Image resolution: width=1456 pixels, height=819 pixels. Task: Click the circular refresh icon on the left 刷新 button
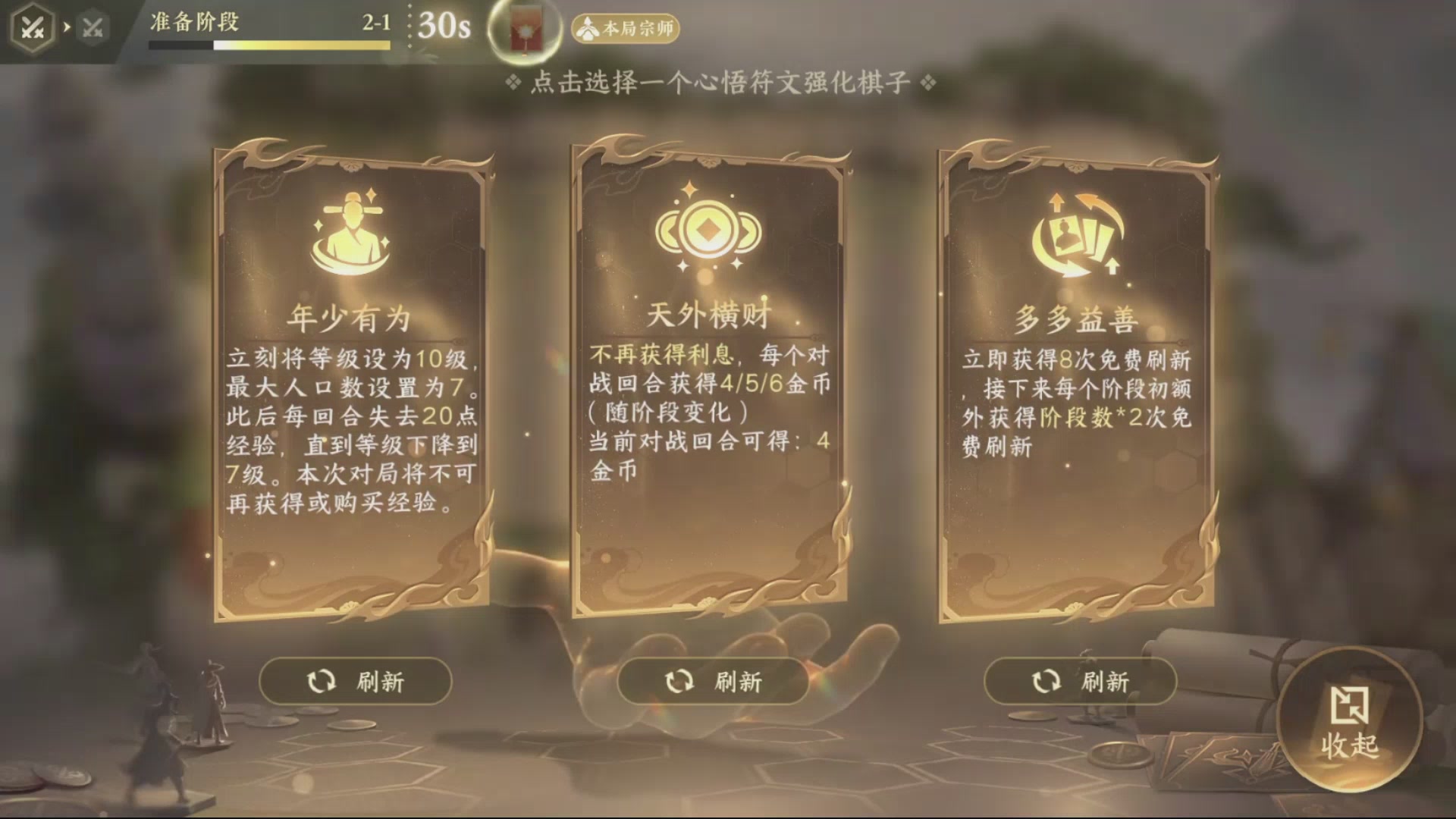coord(323,682)
